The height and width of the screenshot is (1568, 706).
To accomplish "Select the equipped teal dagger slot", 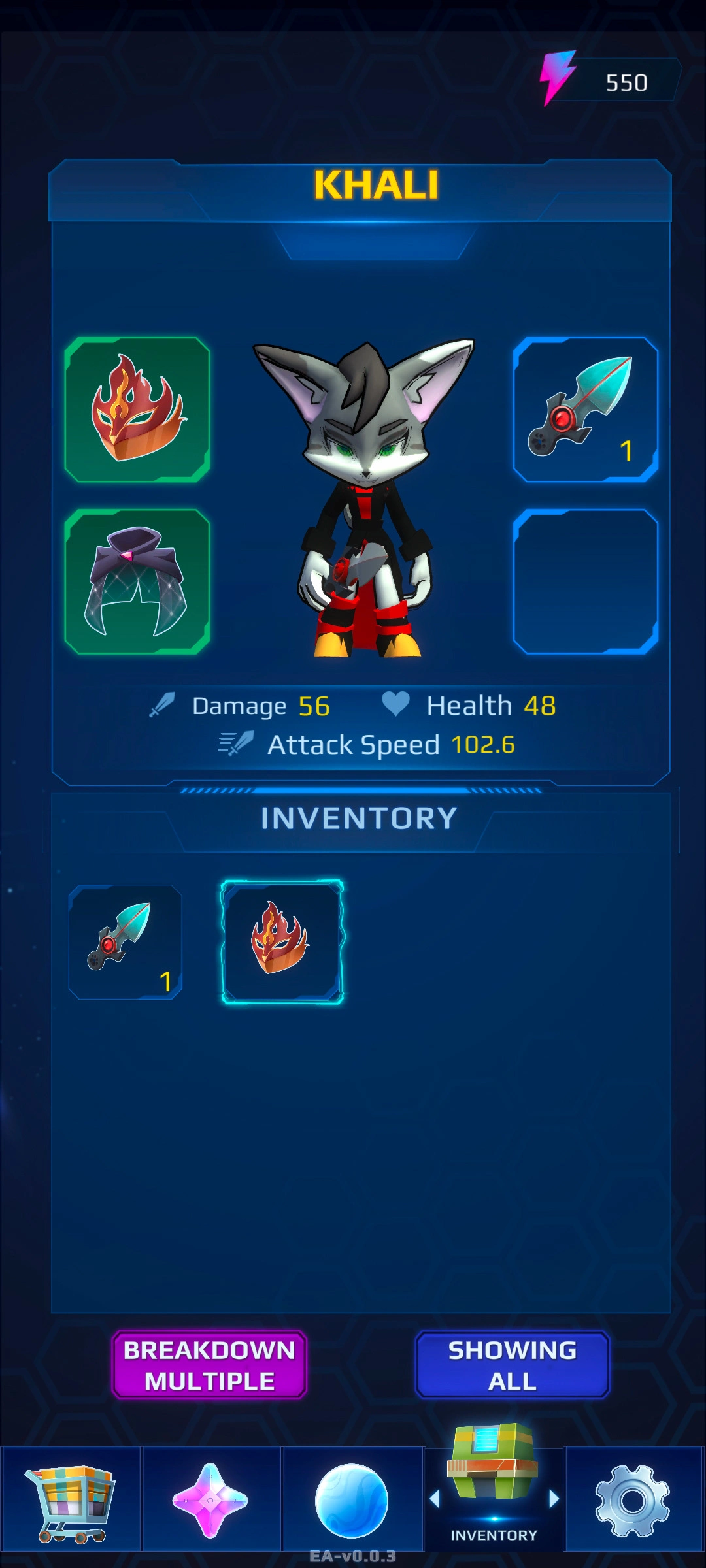I will [x=586, y=410].
